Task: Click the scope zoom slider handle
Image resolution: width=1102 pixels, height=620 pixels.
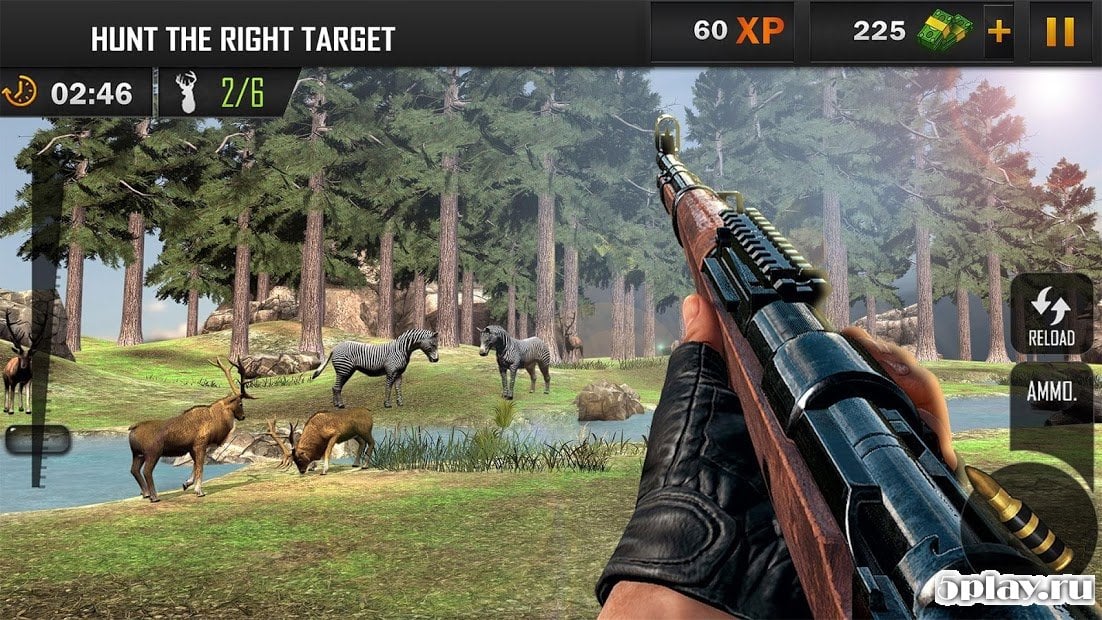Action: [x=38, y=439]
